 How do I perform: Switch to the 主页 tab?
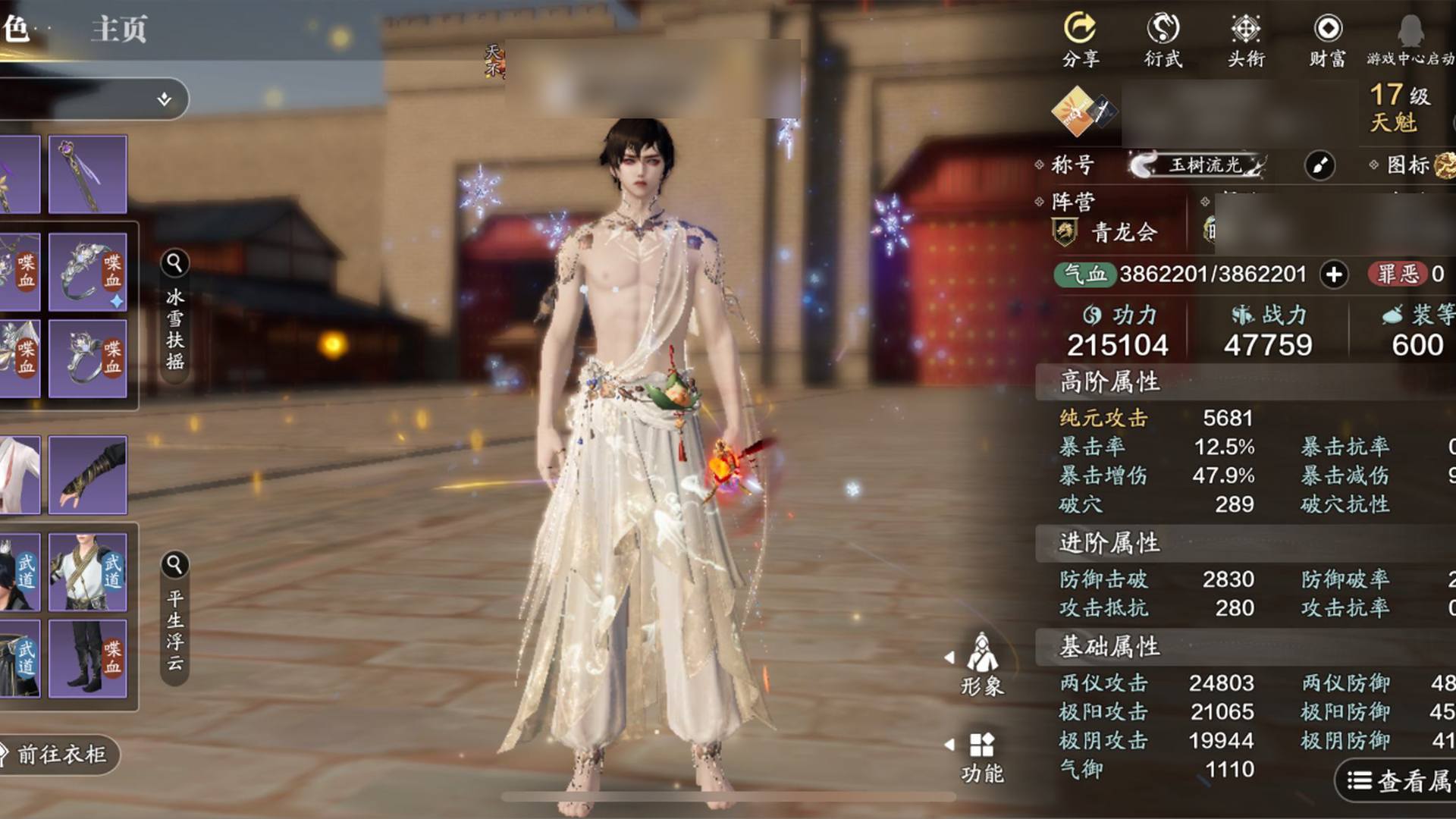tap(119, 30)
